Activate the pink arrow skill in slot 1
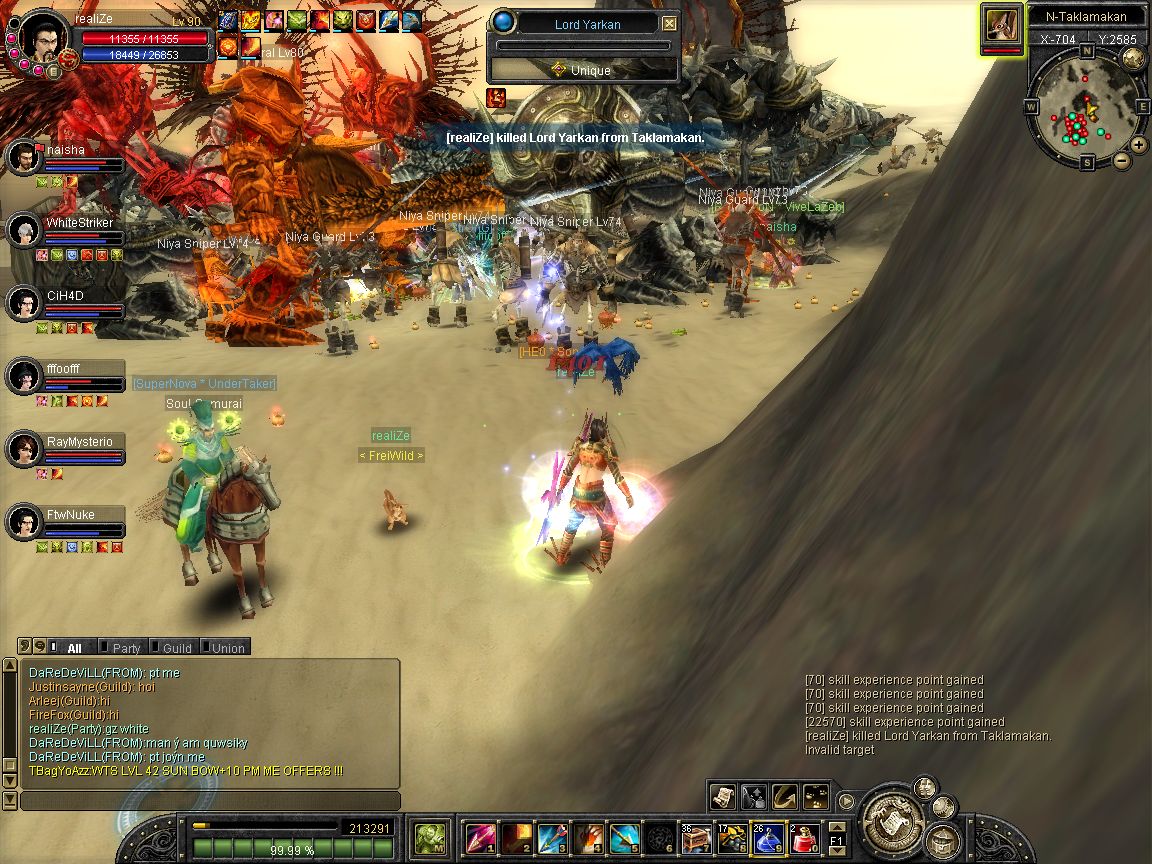 point(480,837)
